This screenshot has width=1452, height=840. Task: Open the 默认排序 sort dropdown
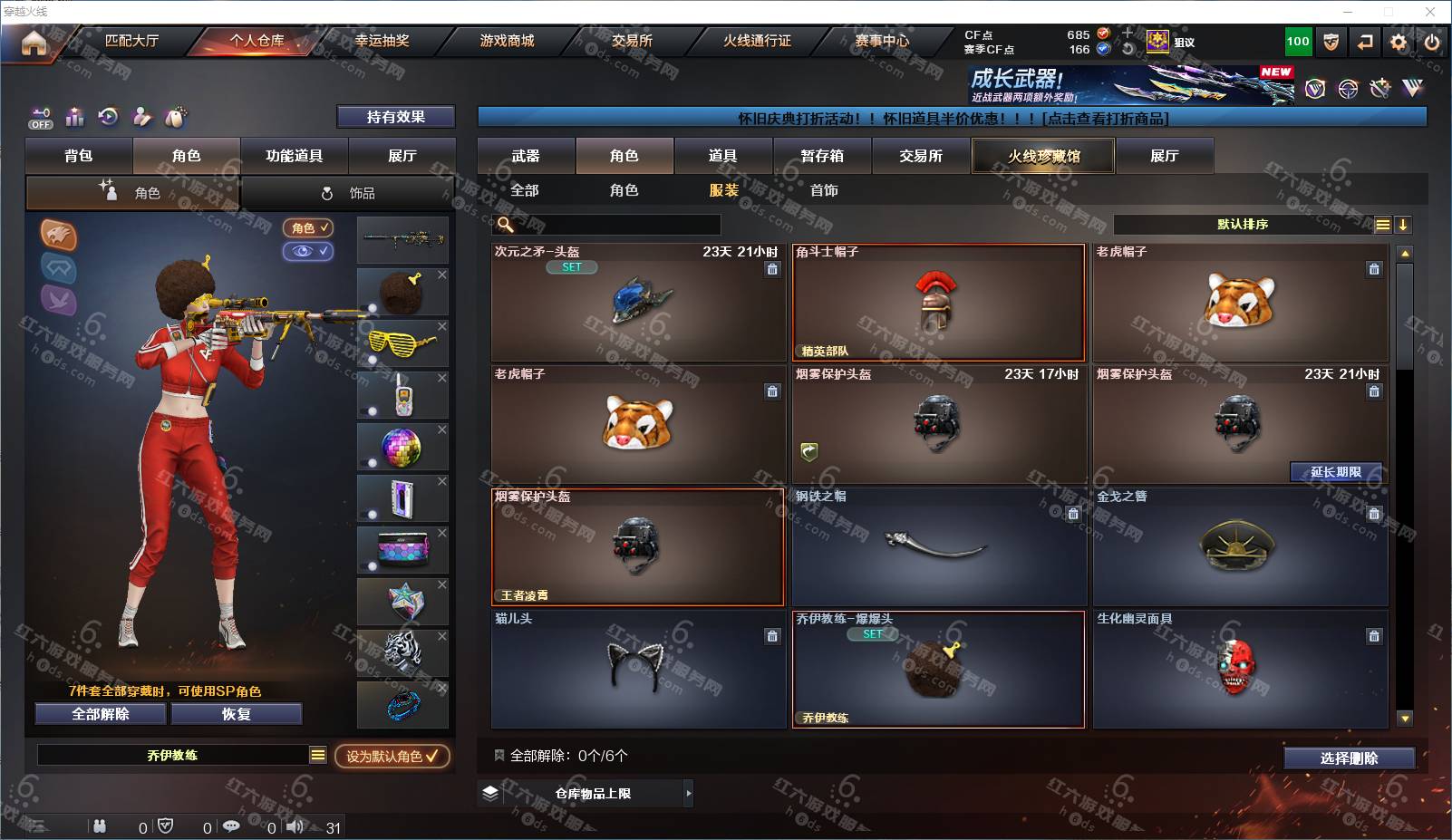(x=1243, y=225)
